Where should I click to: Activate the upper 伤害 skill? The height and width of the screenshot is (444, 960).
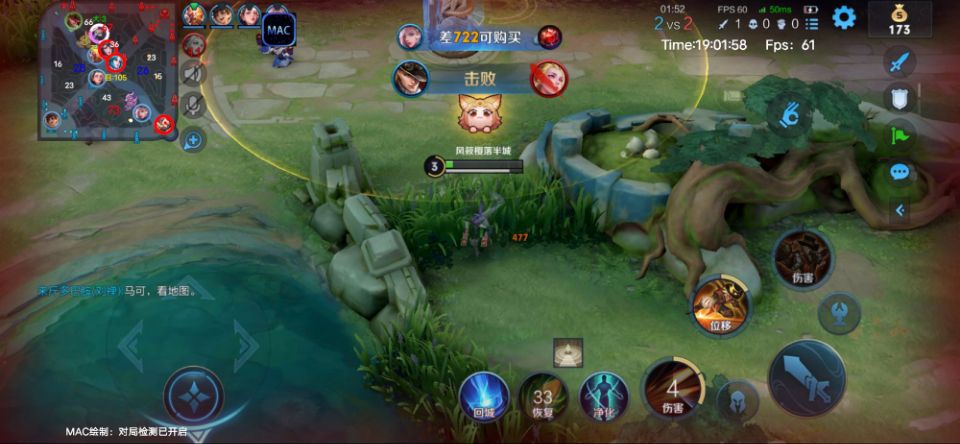click(802, 258)
